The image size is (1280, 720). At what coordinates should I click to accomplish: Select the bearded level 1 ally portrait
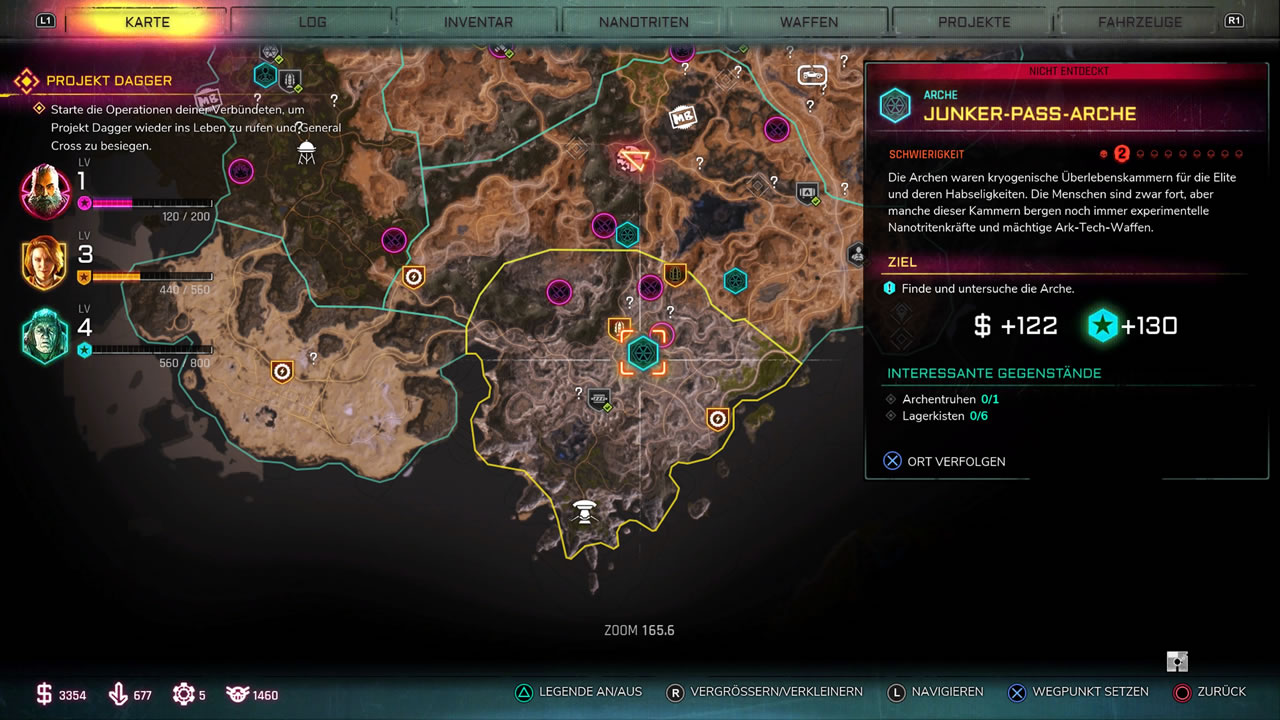point(45,190)
